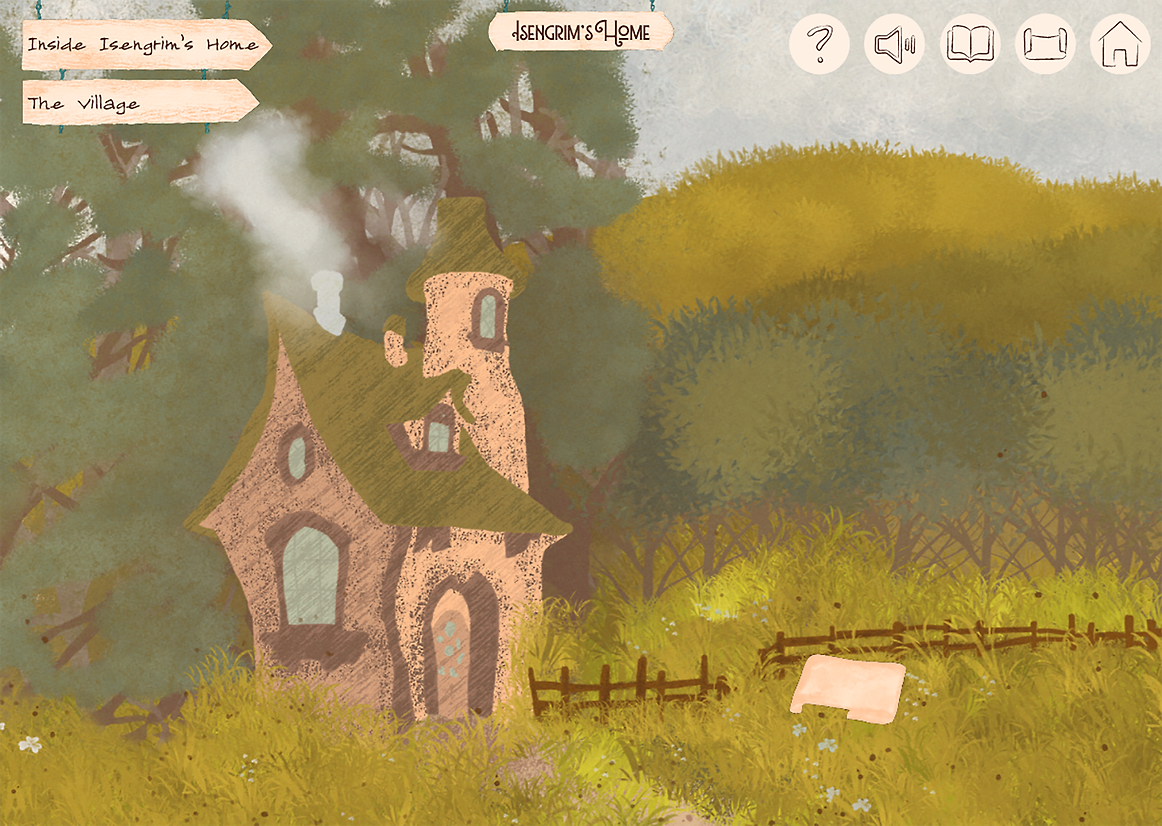Return home via the house icon
Image resolution: width=1162 pixels, height=826 pixels.
tap(1120, 45)
